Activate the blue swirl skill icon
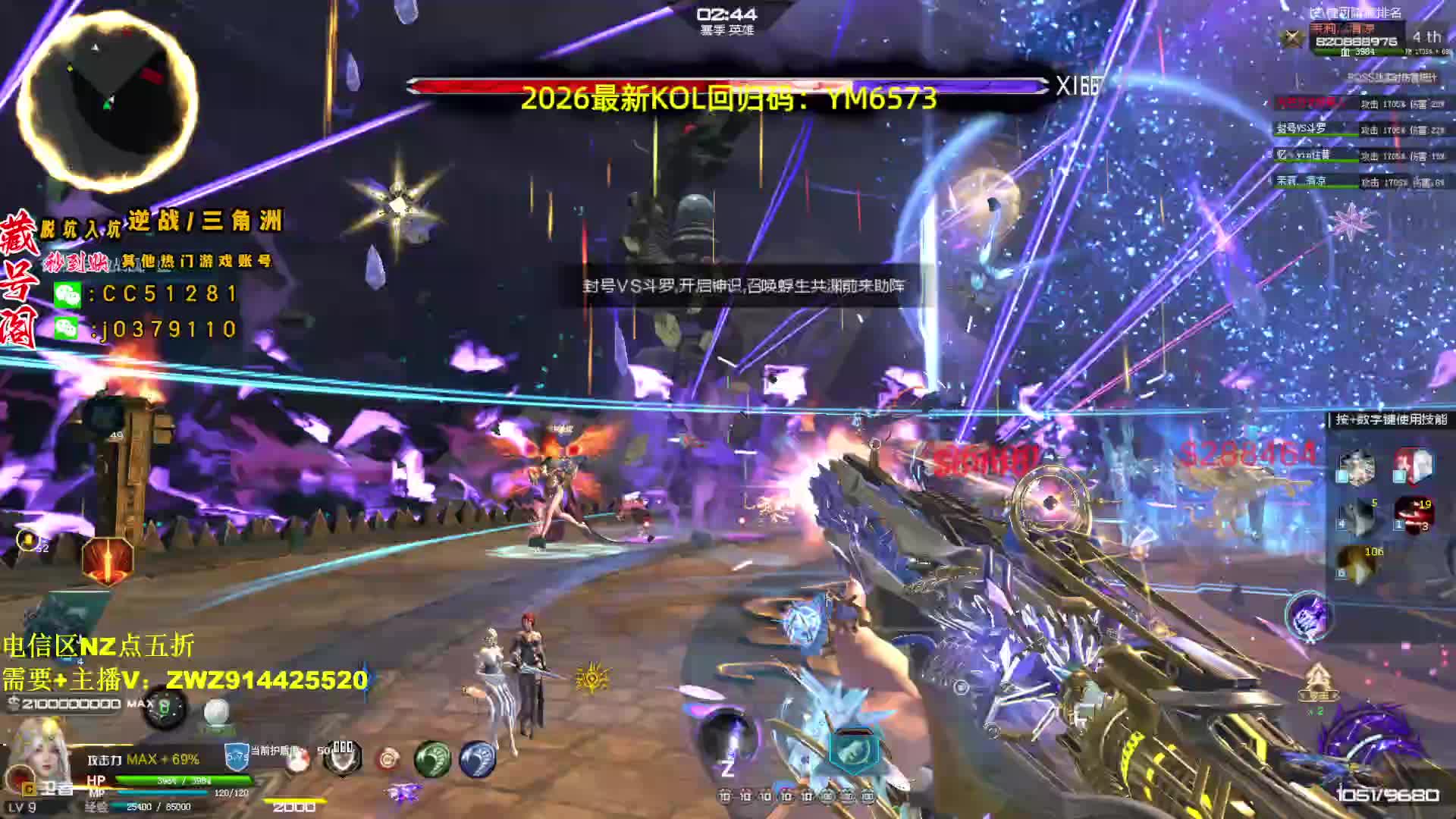This screenshot has height=819, width=1456. pos(477,758)
